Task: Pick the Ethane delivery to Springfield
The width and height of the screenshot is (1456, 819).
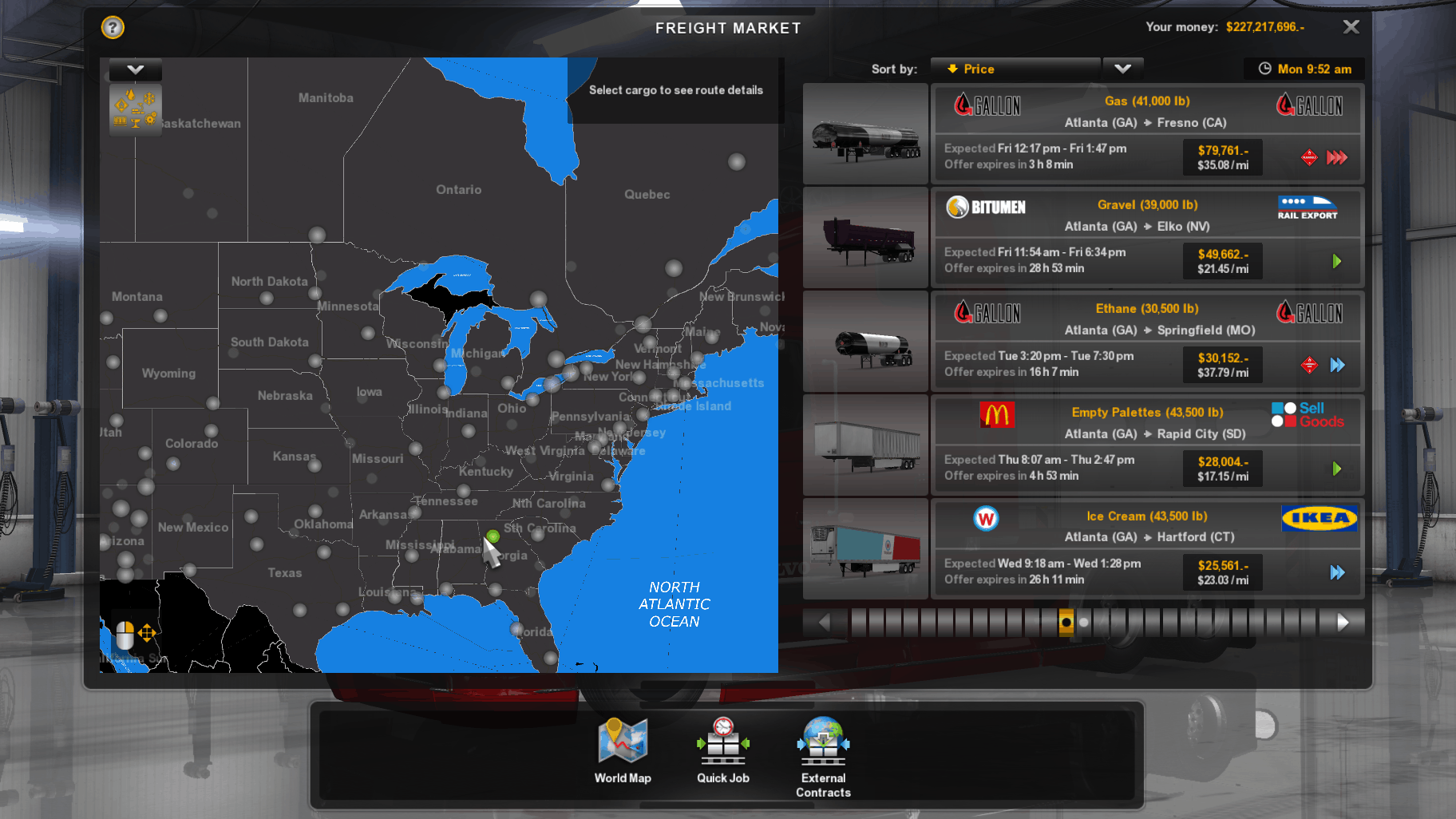Action: 1146,341
